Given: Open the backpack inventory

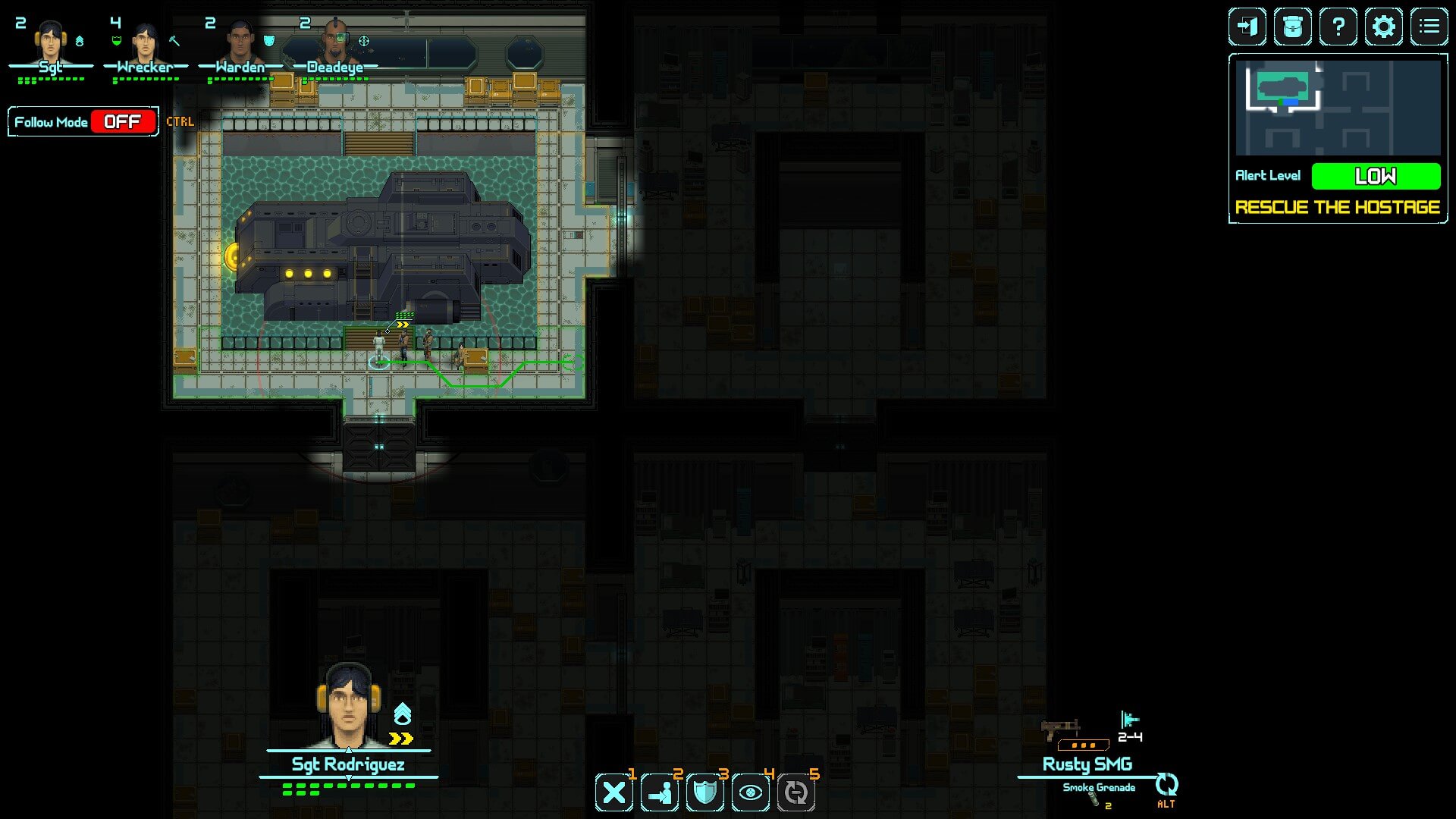Looking at the screenshot, I should [1292, 27].
